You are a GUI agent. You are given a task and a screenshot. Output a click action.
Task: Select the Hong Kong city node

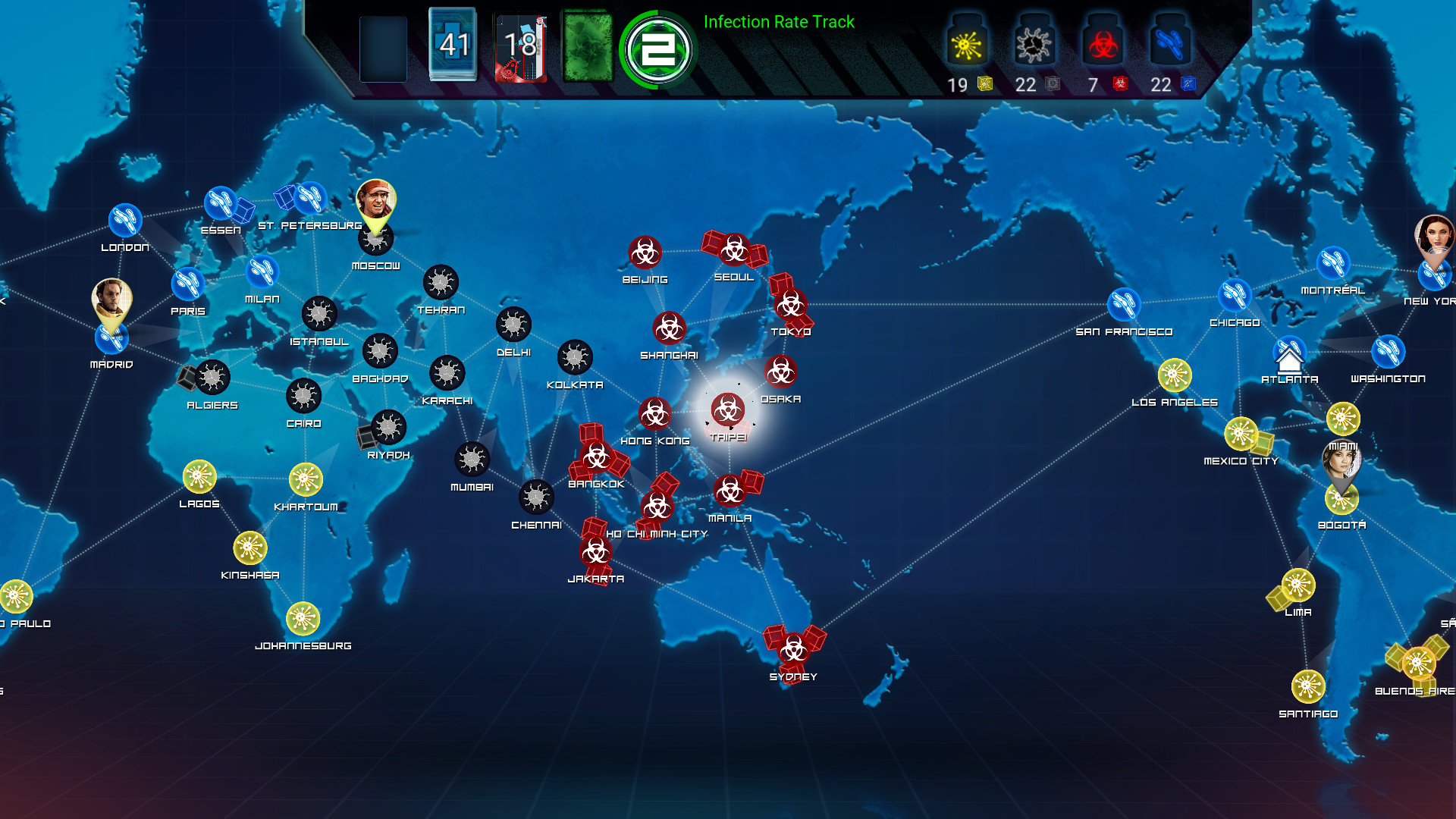pos(655,414)
